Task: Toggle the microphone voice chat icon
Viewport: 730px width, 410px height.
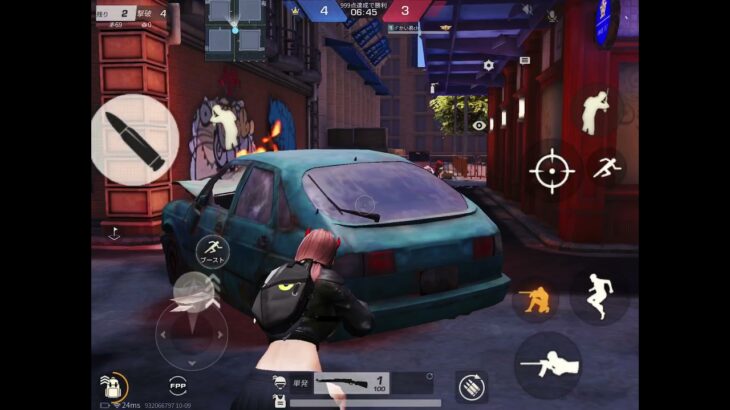Action: 550,15
